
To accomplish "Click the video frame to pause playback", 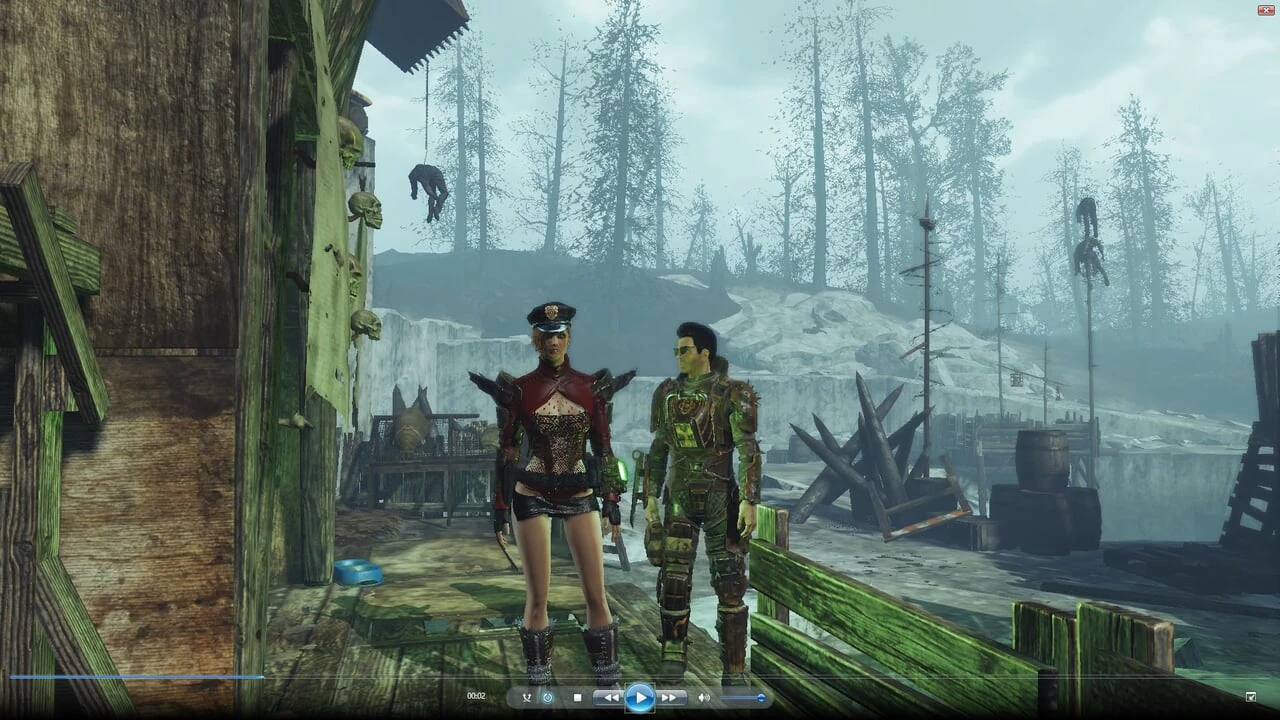I will (x=640, y=350).
